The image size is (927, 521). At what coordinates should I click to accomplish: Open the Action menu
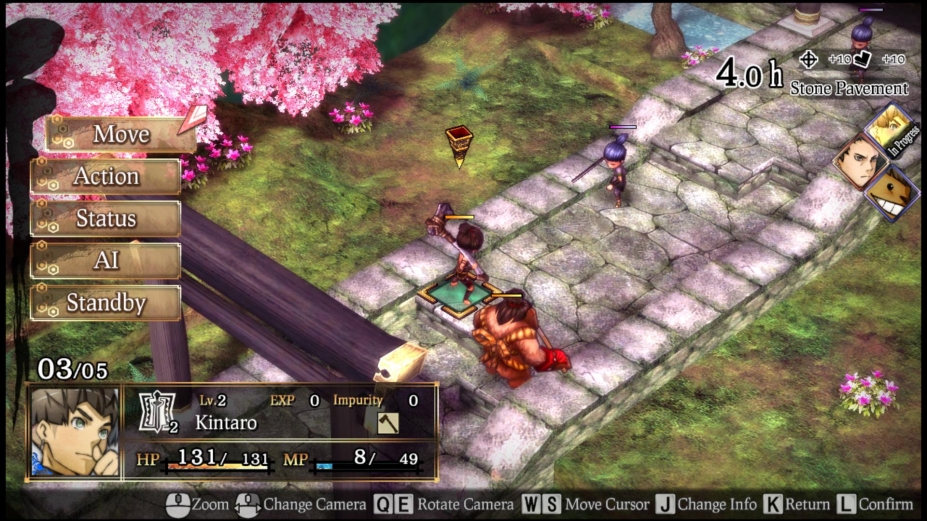pyautogui.click(x=106, y=176)
